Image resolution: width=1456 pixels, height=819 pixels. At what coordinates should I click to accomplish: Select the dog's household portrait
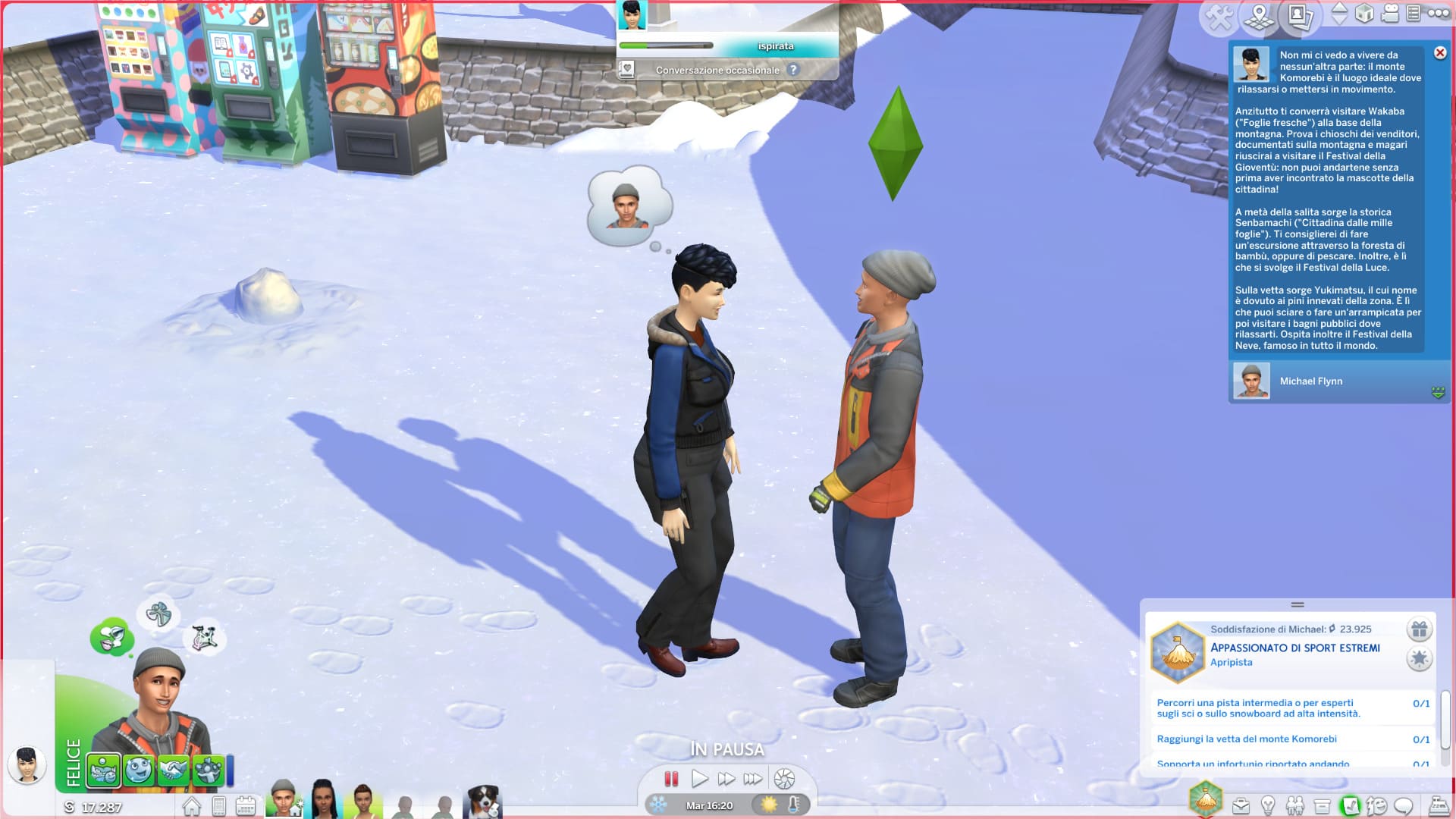click(x=483, y=802)
